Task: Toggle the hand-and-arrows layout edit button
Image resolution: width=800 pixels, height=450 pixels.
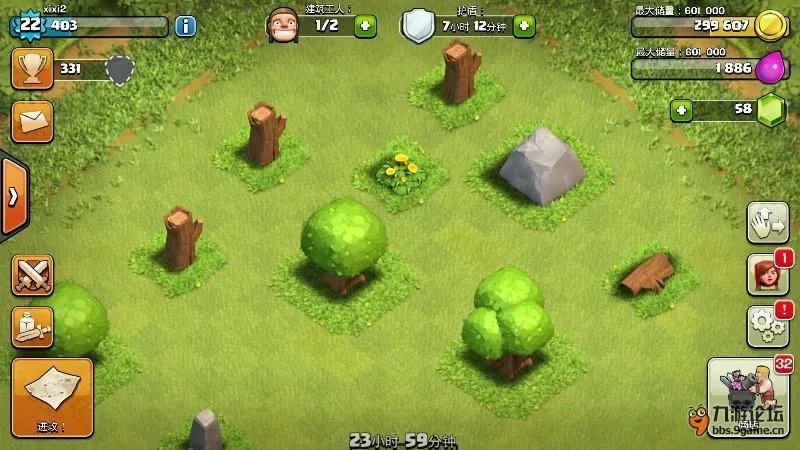Action: click(x=768, y=223)
